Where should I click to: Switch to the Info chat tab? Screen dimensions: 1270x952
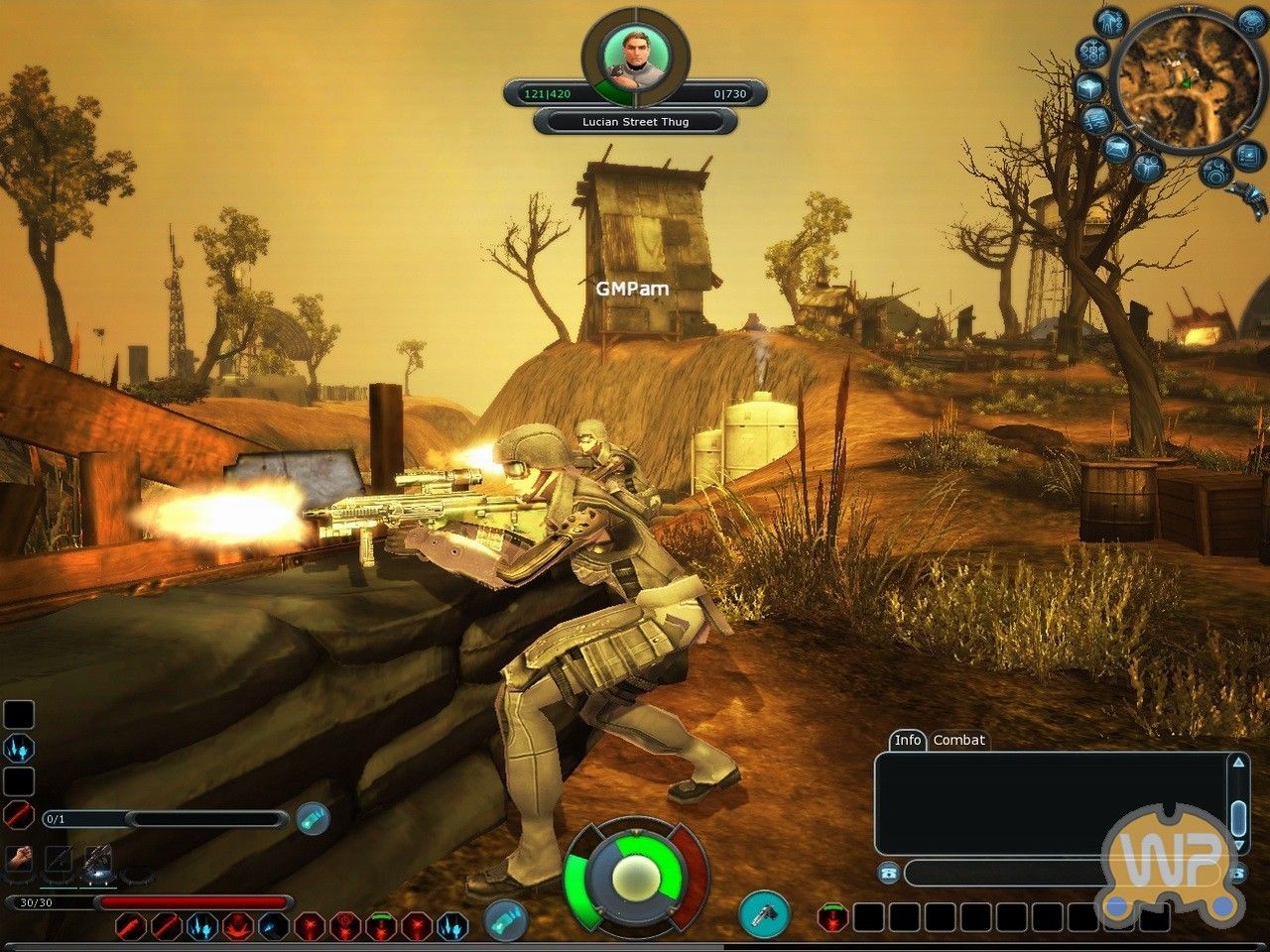click(907, 741)
